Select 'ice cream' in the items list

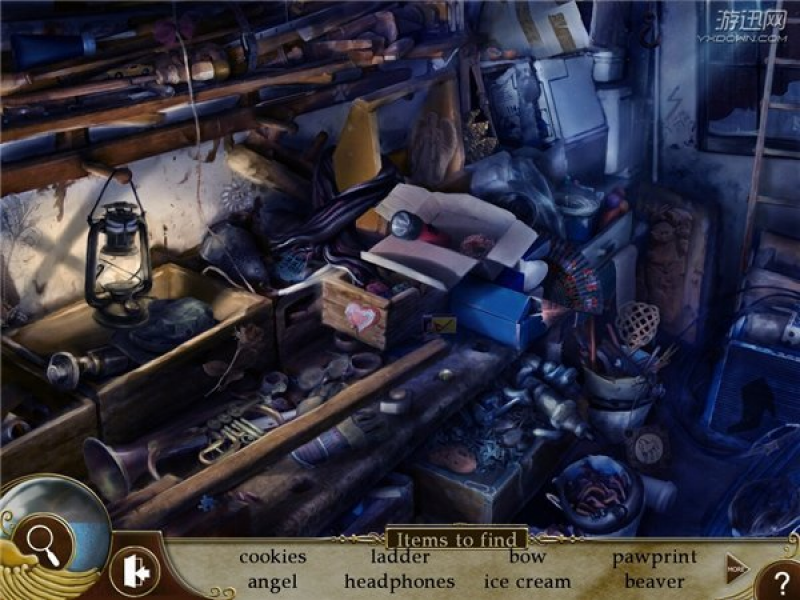click(527, 581)
